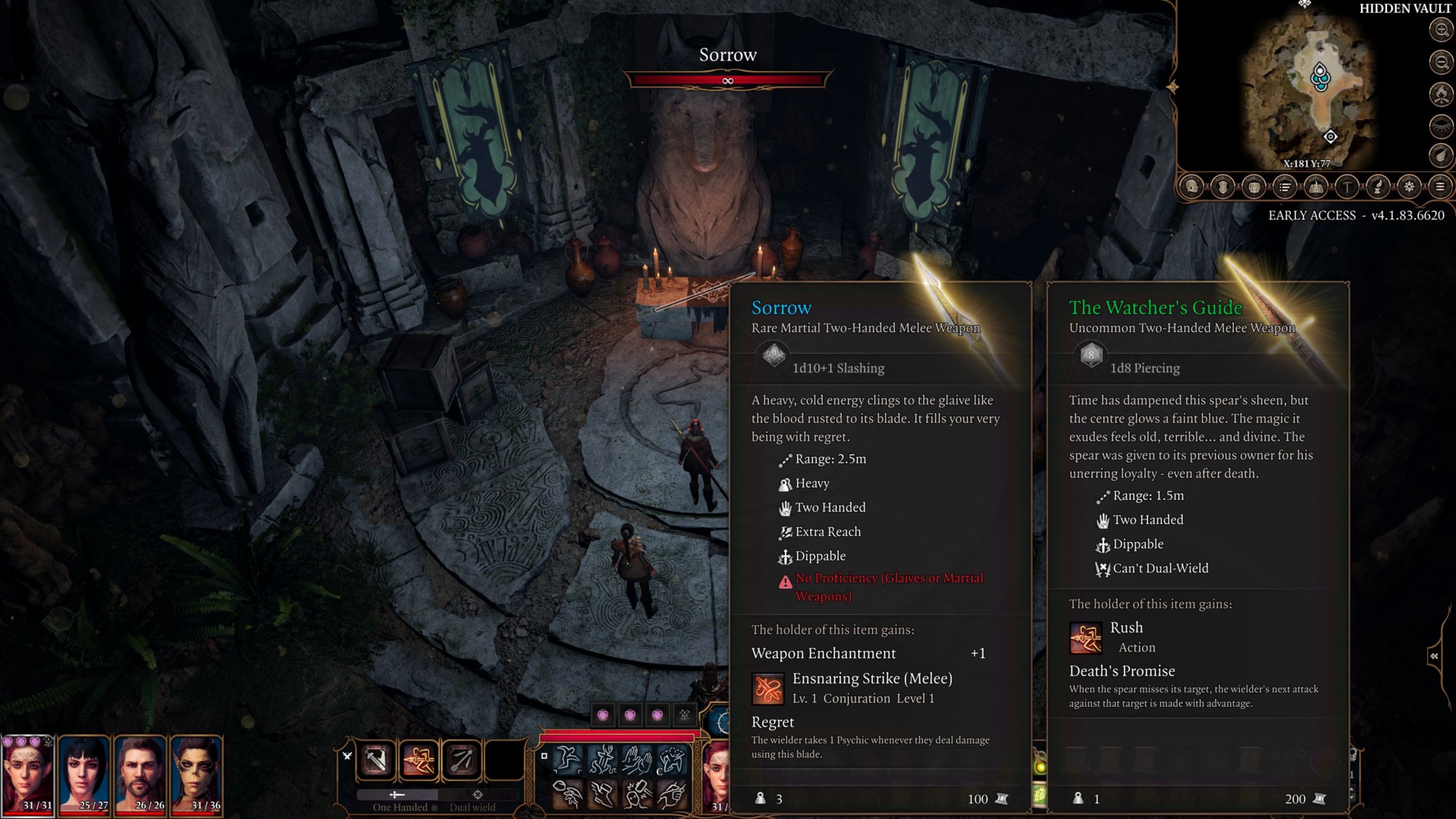
Task: Zoom out on the minimap
Action: point(1441,62)
